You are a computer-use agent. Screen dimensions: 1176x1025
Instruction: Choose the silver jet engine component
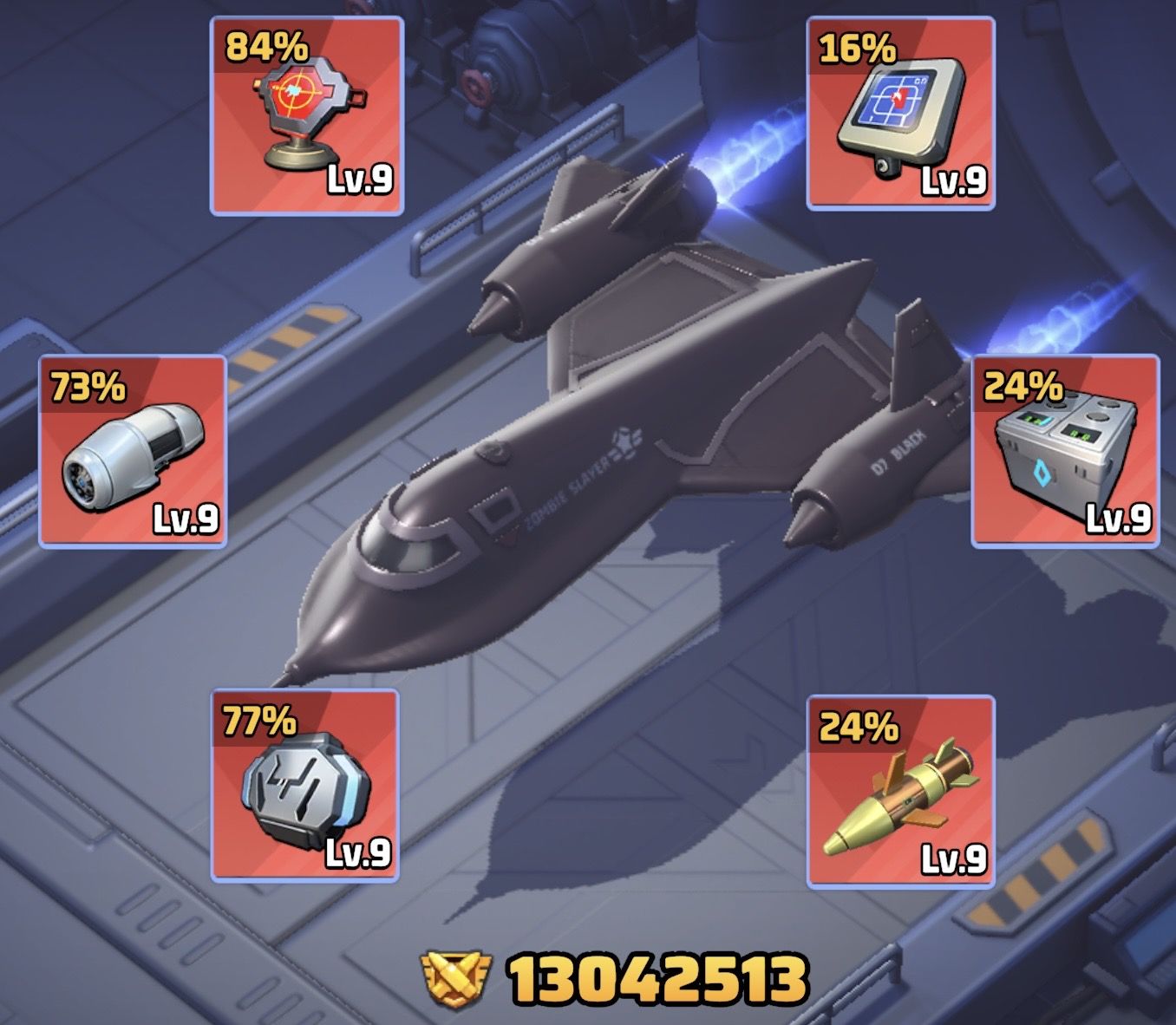coord(133,451)
